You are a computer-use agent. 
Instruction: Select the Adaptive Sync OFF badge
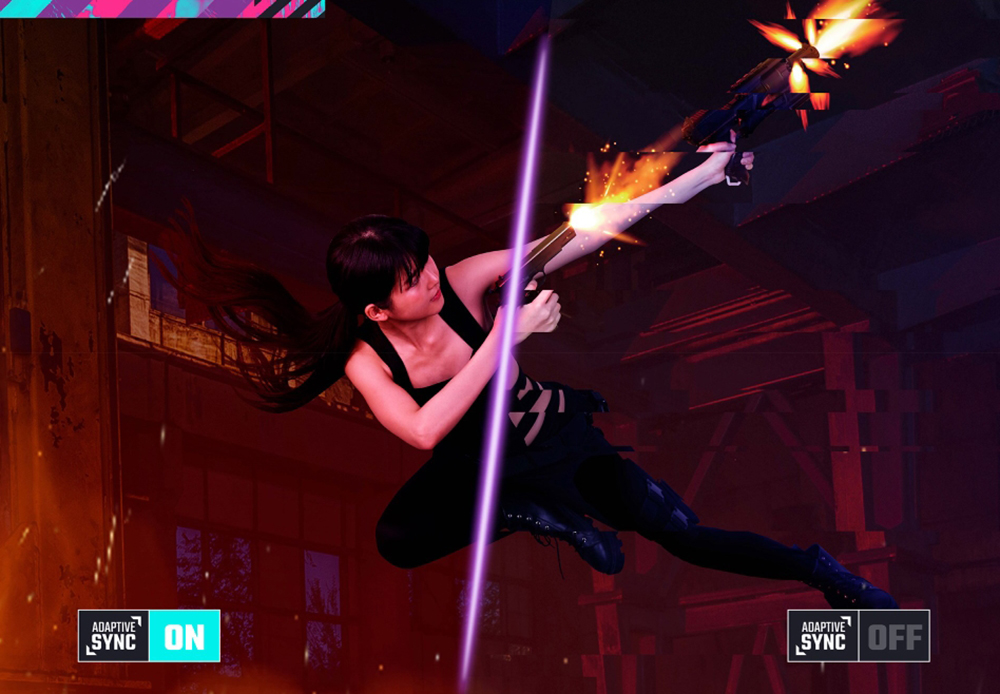(x=858, y=636)
